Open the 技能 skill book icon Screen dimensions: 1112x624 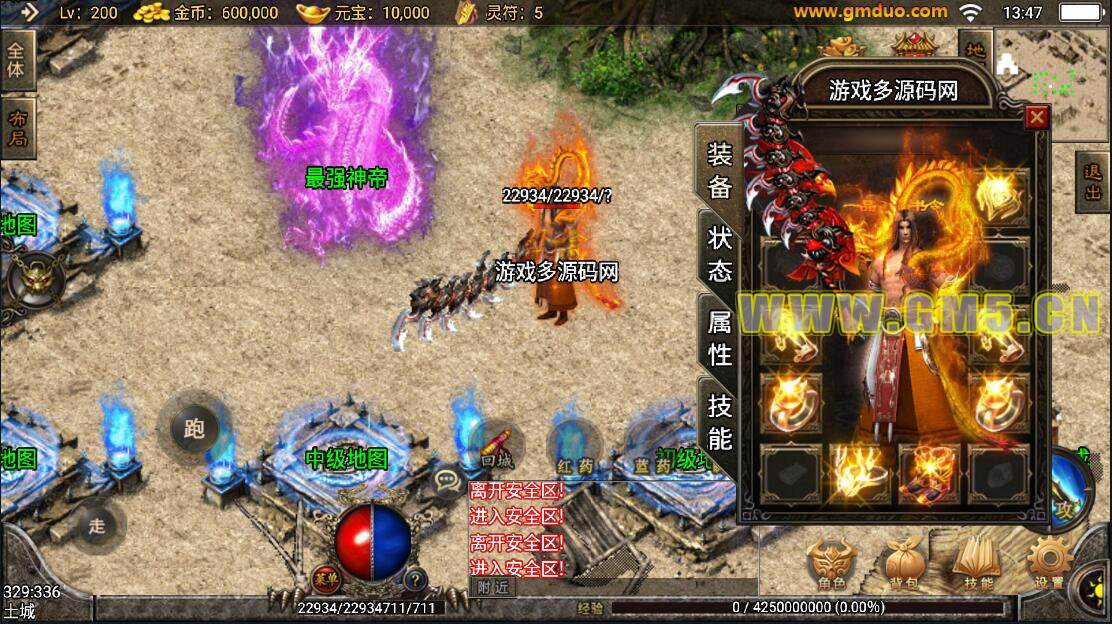pyautogui.click(x=977, y=565)
